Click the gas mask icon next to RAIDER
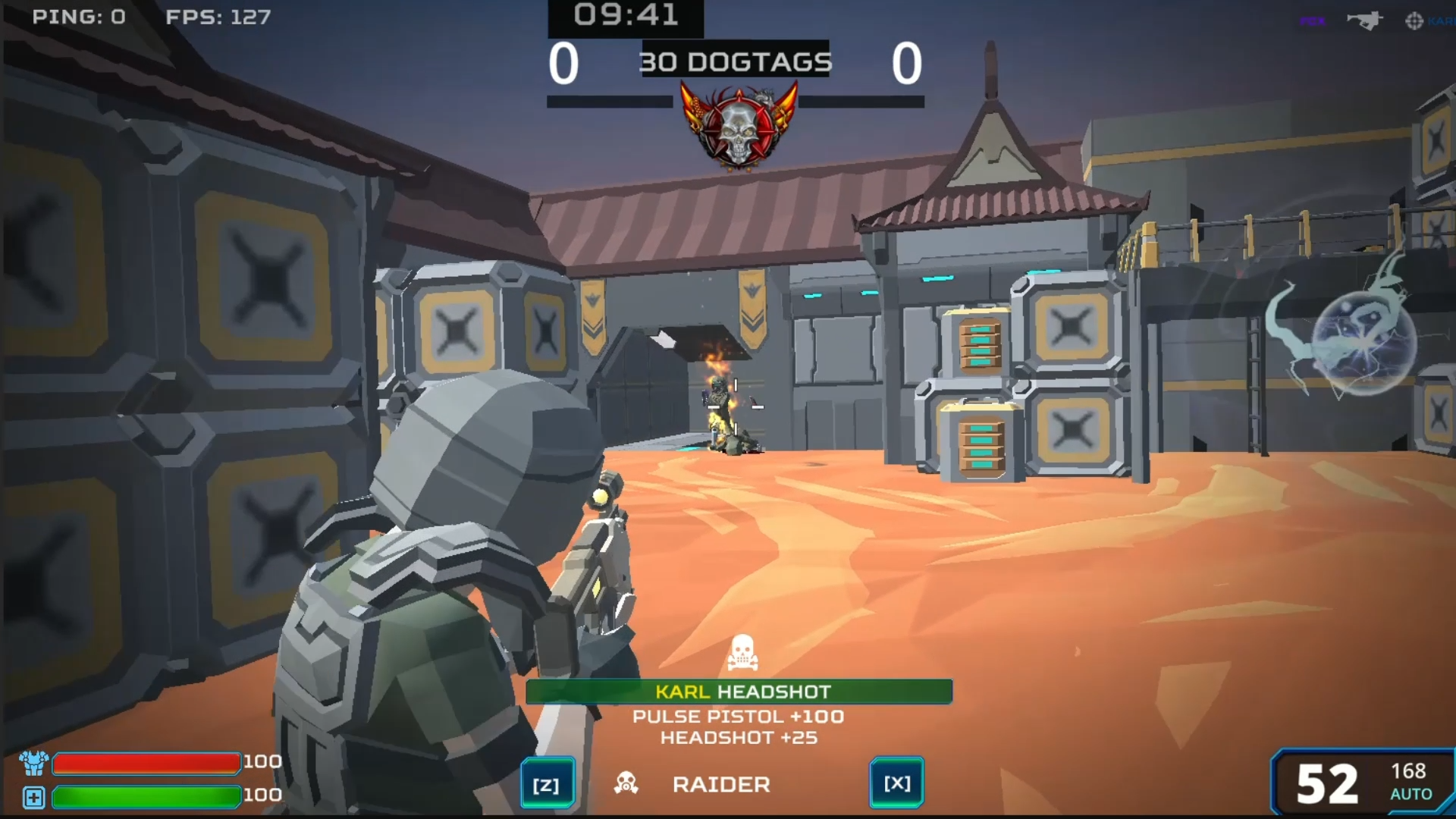The width and height of the screenshot is (1456, 819). (626, 783)
